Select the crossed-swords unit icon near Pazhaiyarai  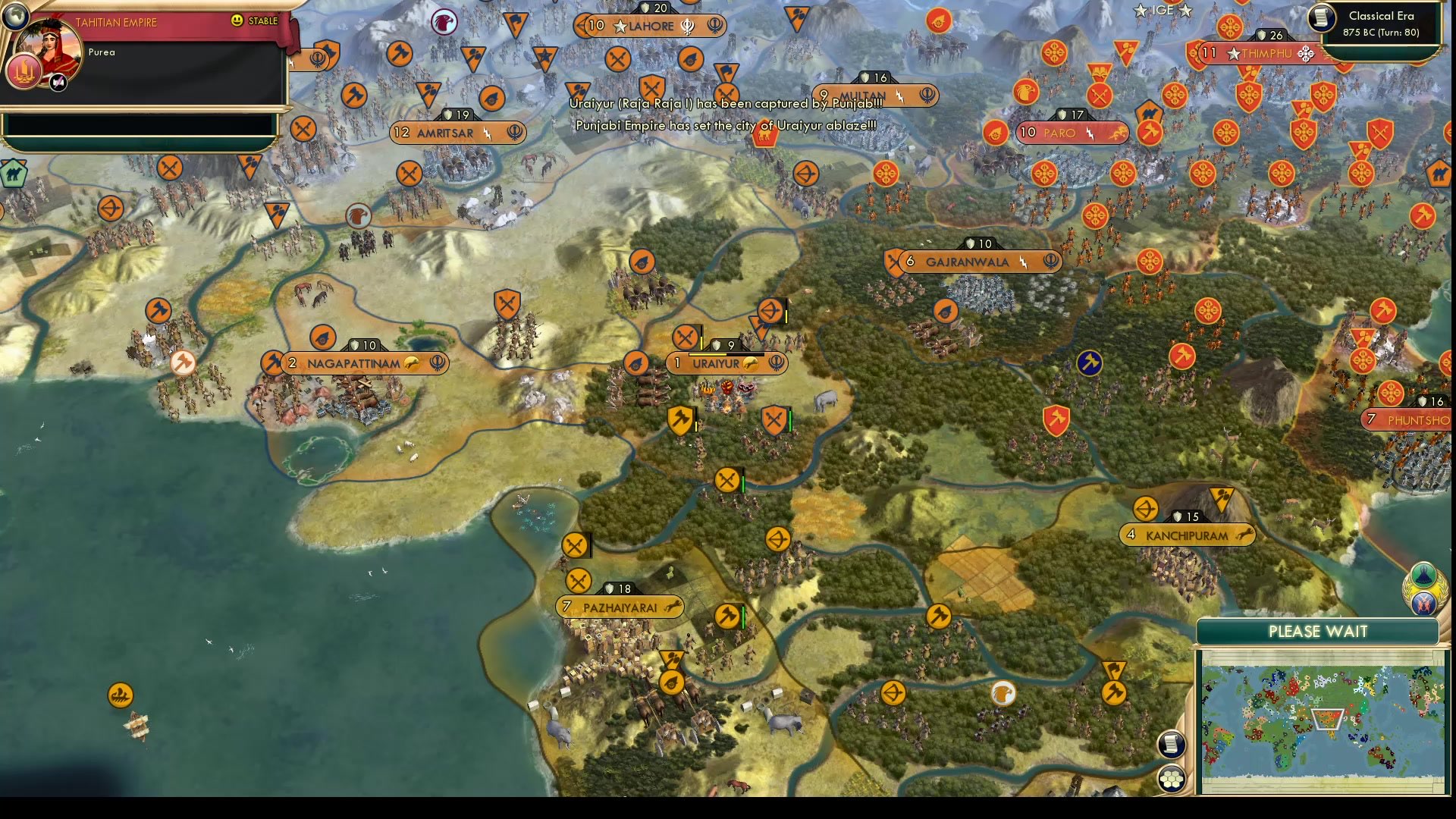click(579, 580)
